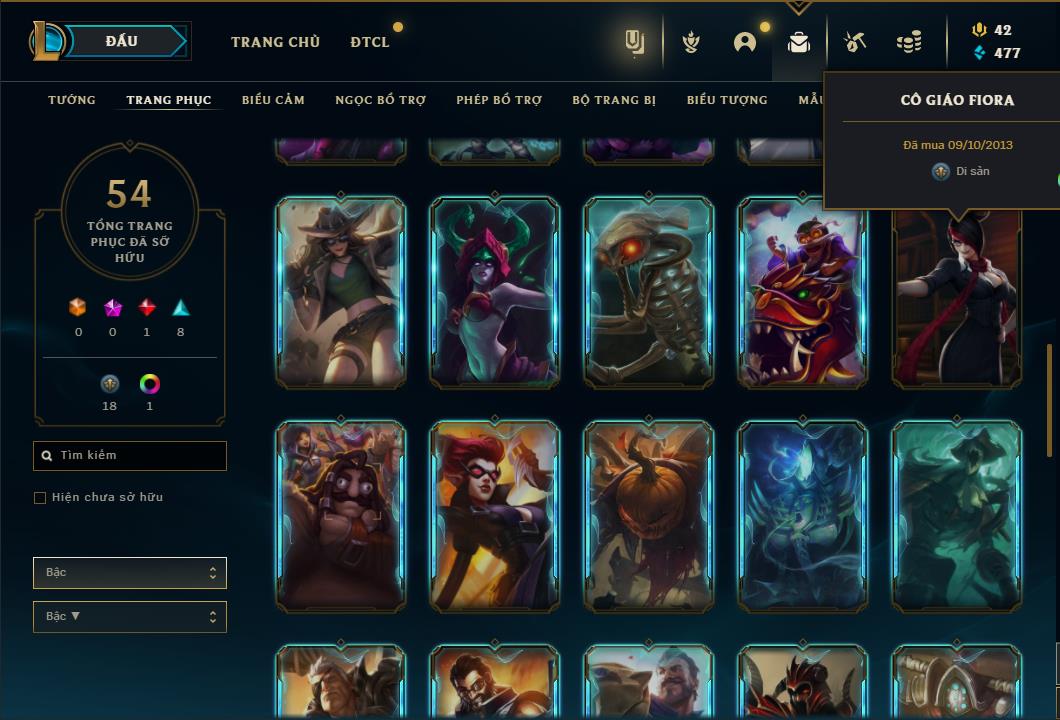Switch to the BIỂU CẢM tab
The width and height of the screenshot is (1060, 720).
273,100
